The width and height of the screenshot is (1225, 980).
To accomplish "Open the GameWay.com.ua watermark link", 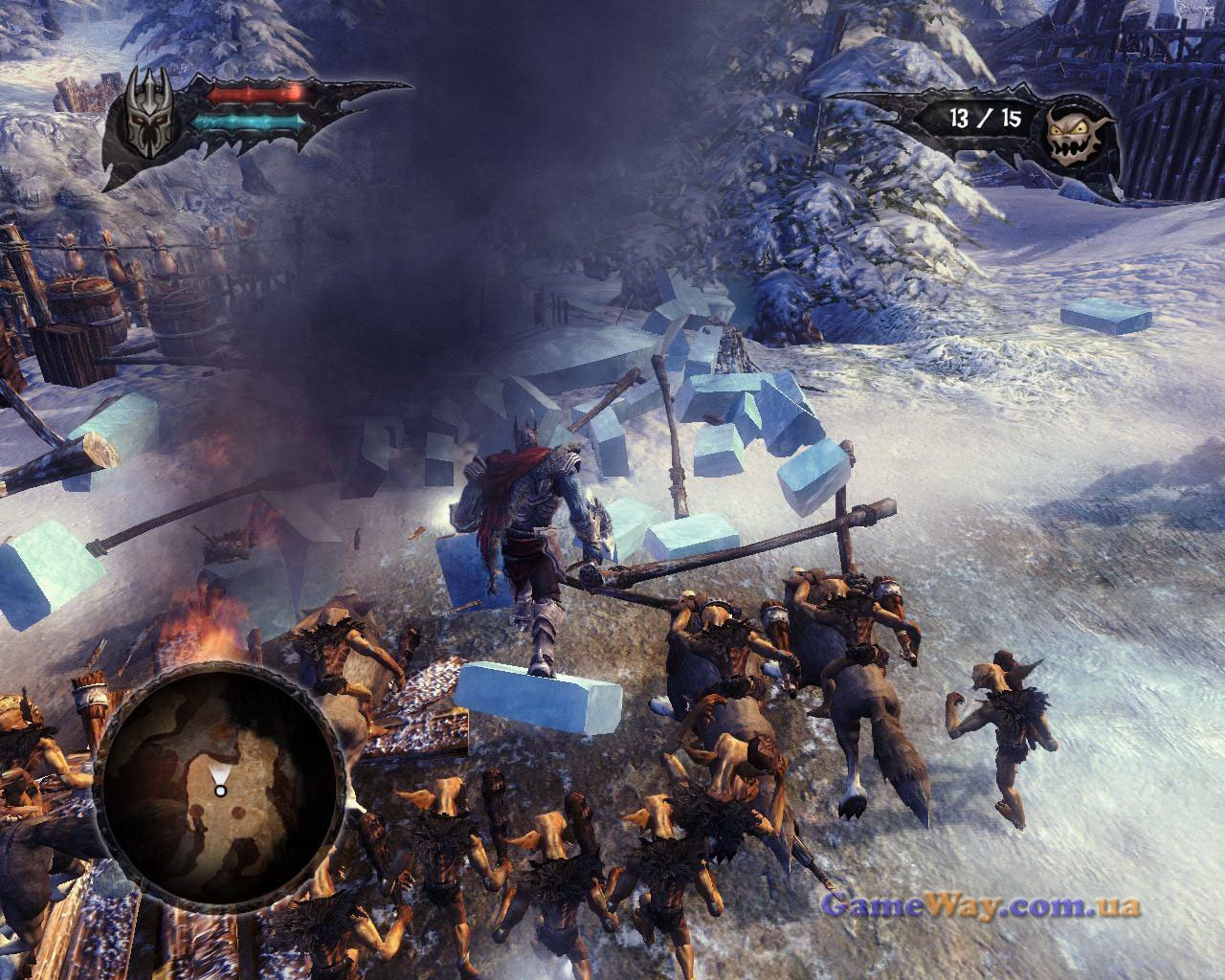I will [x=980, y=905].
